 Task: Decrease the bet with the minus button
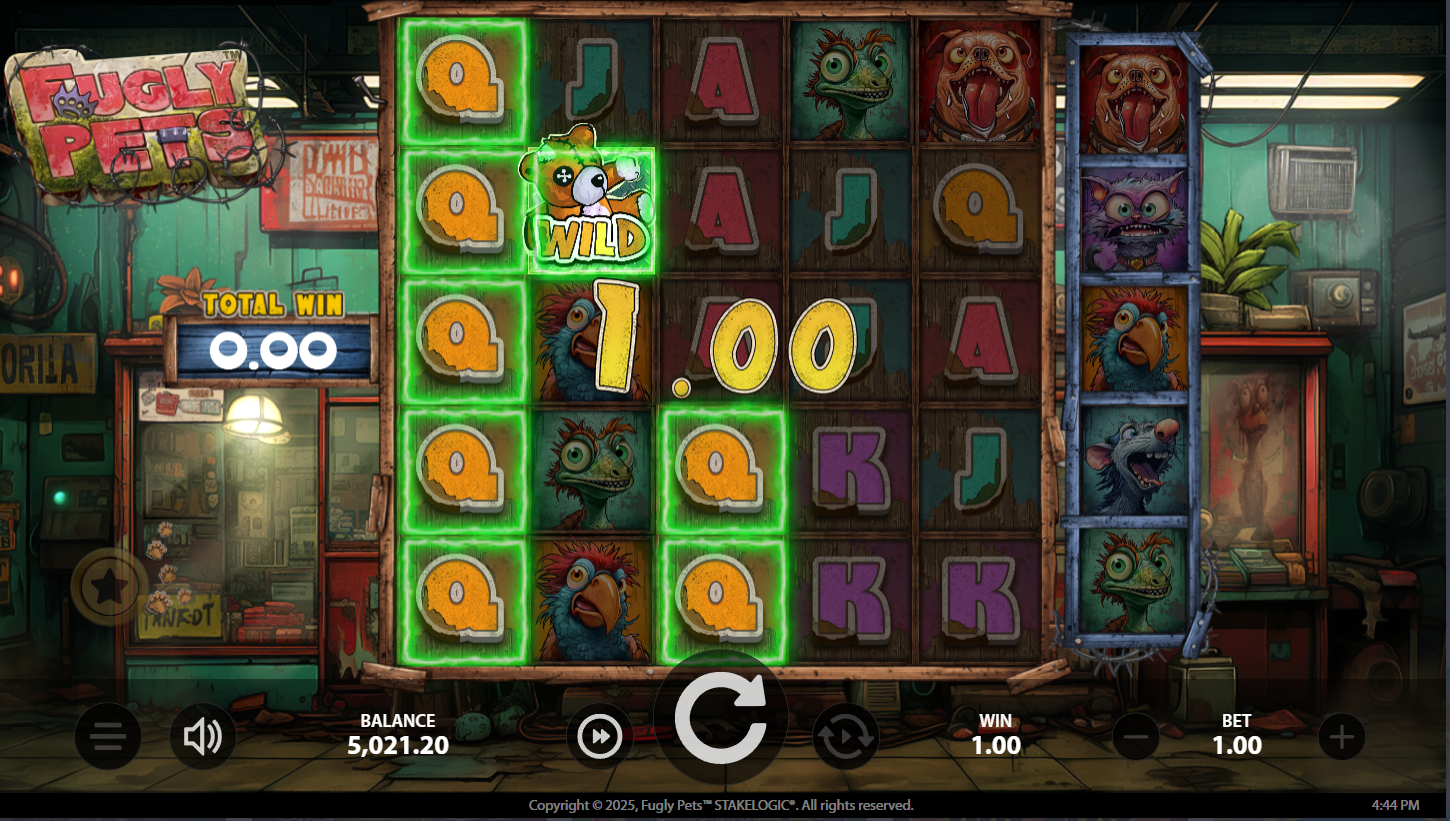1136,738
